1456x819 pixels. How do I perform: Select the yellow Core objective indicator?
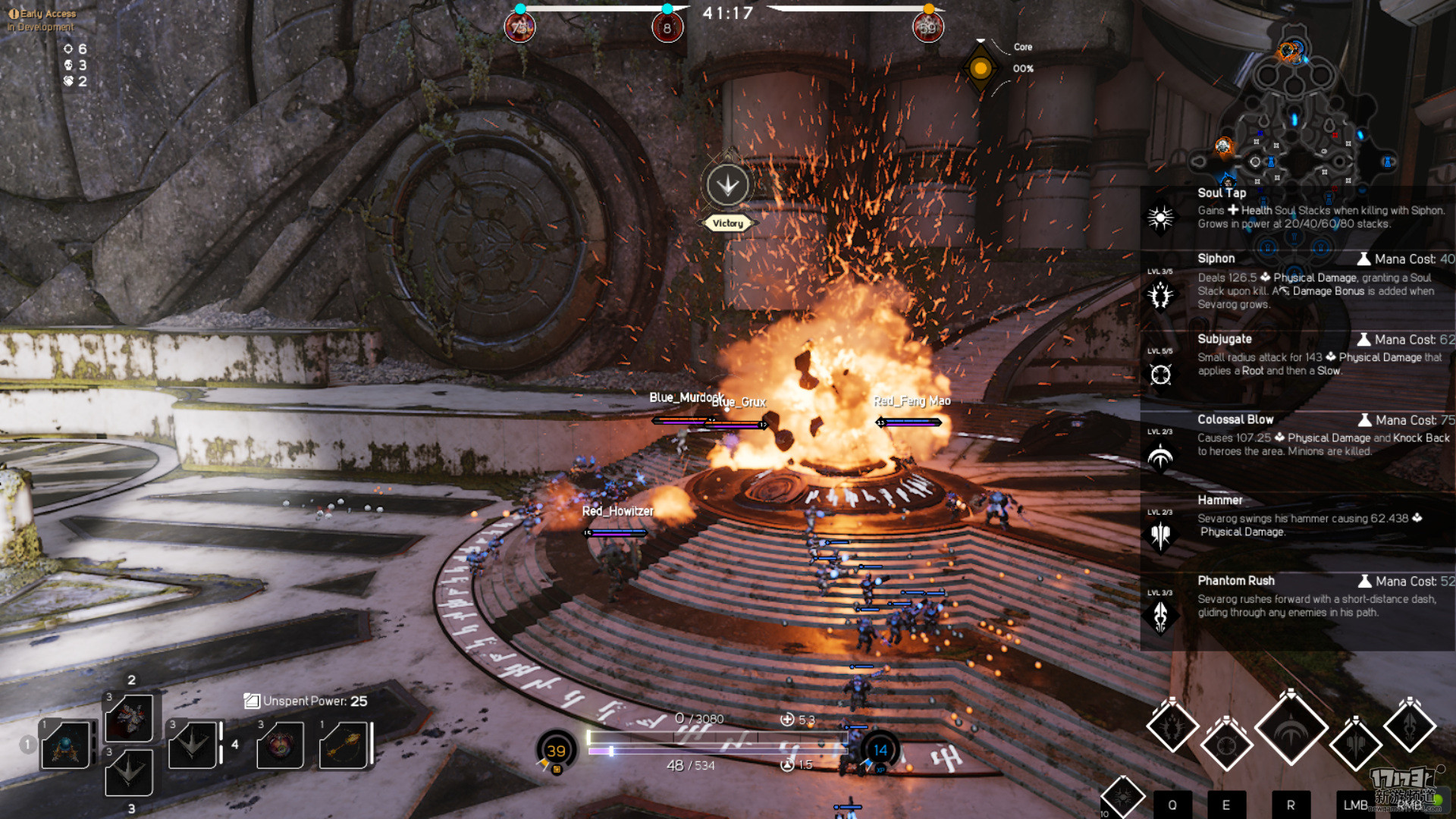pyautogui.click(x=981, y=69)
